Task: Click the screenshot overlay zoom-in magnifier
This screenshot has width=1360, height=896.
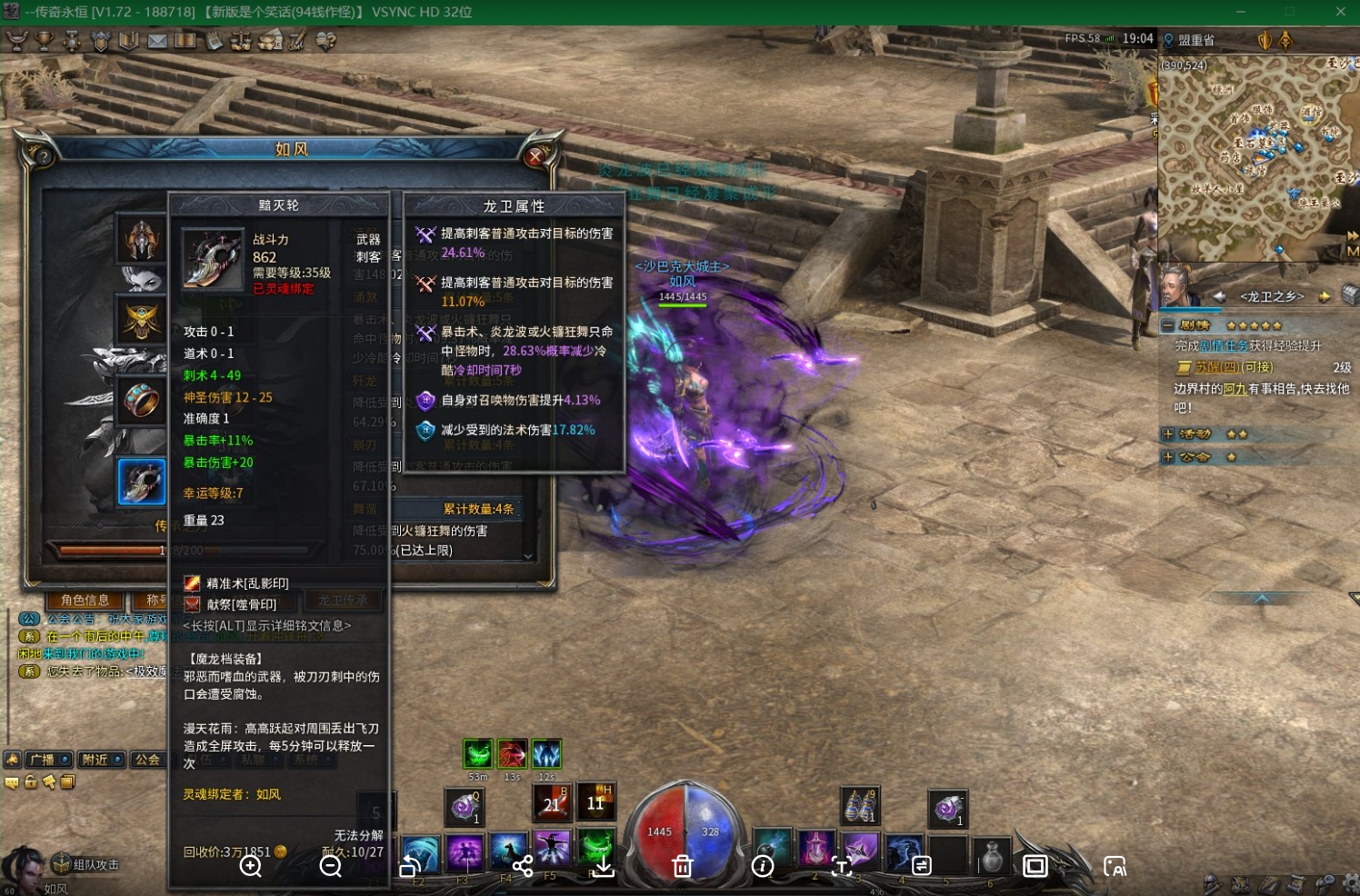Action: coord(251,867)
